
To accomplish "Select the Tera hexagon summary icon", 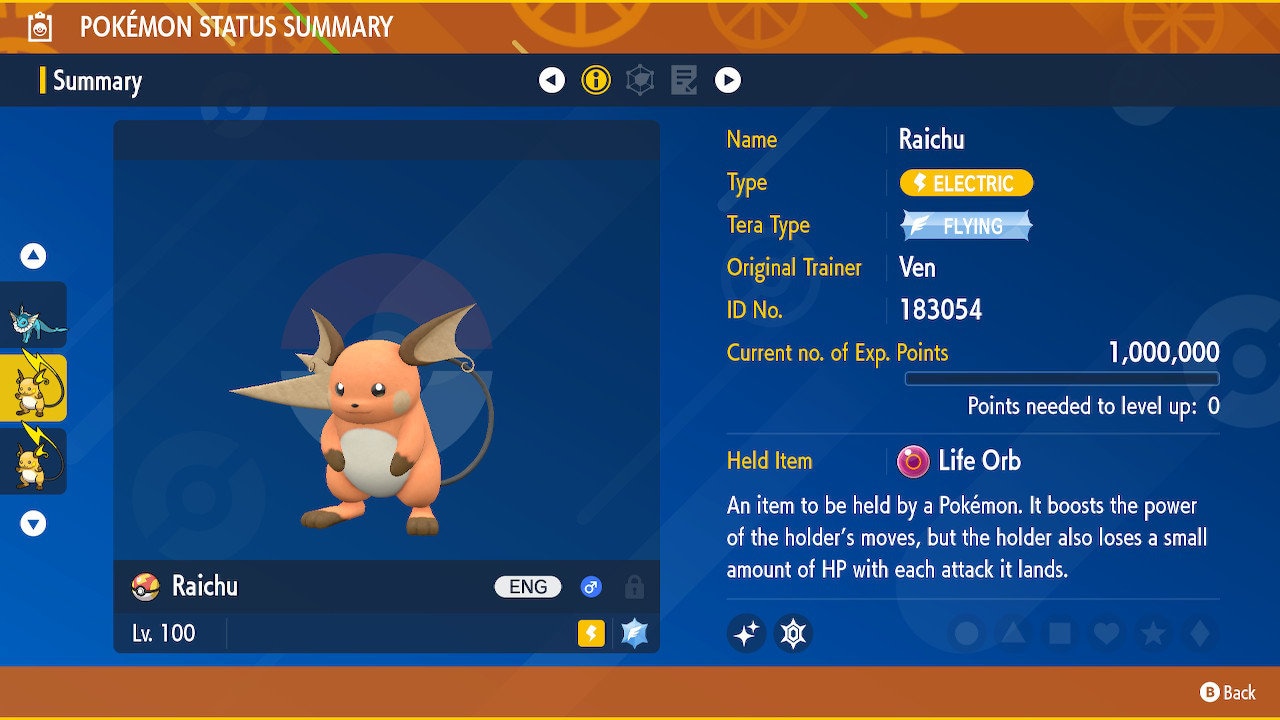I will [x=640, y=80].
